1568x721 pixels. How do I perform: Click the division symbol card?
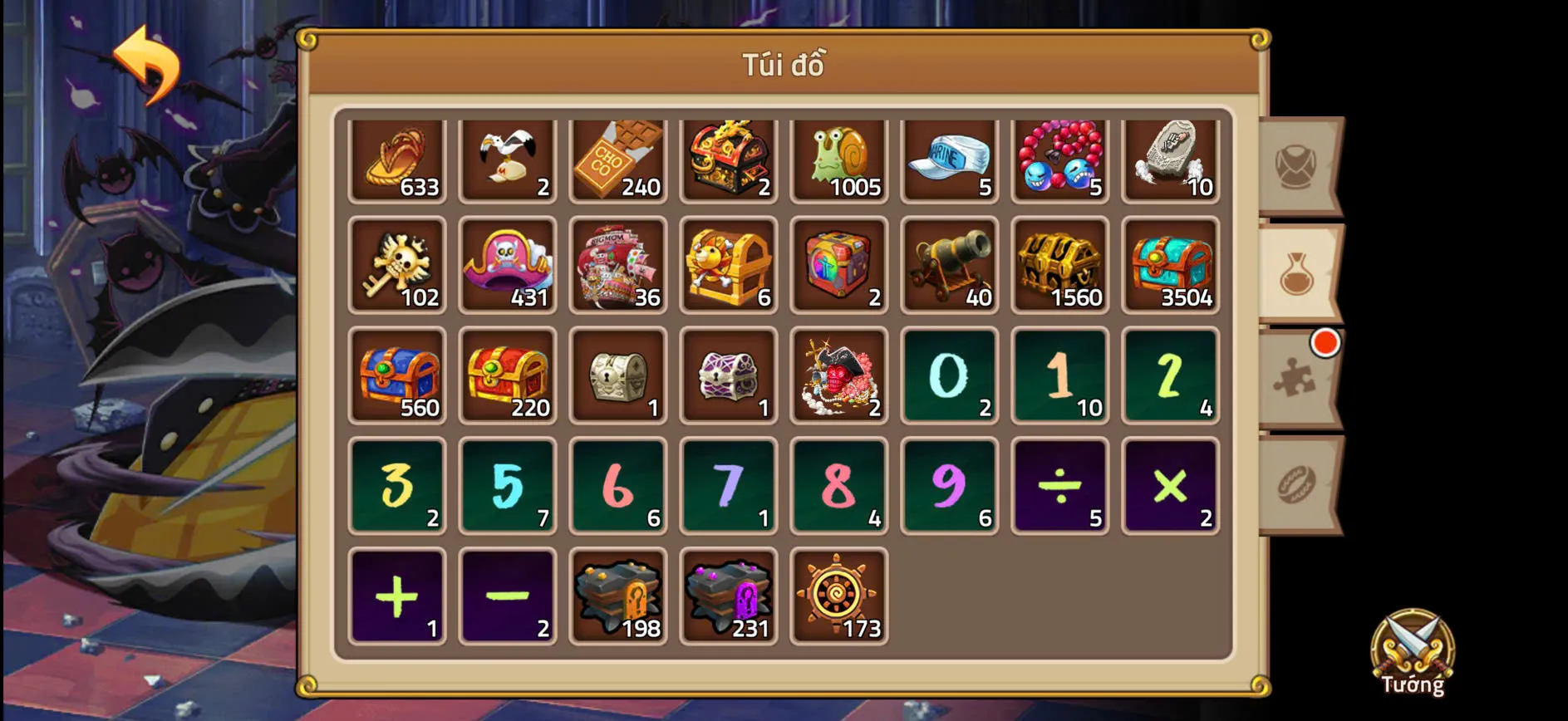tap(1059, 484)
